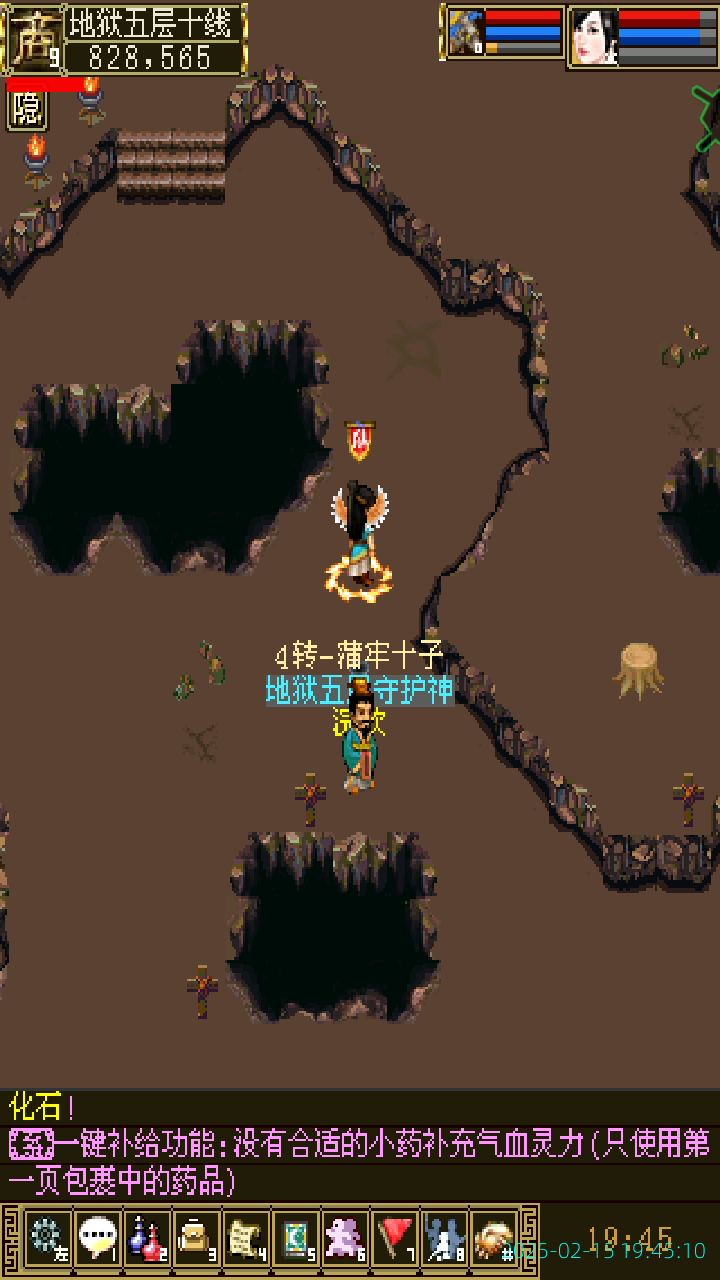Select the pet portrait
720x1280 pixels.
click(465, 35)
